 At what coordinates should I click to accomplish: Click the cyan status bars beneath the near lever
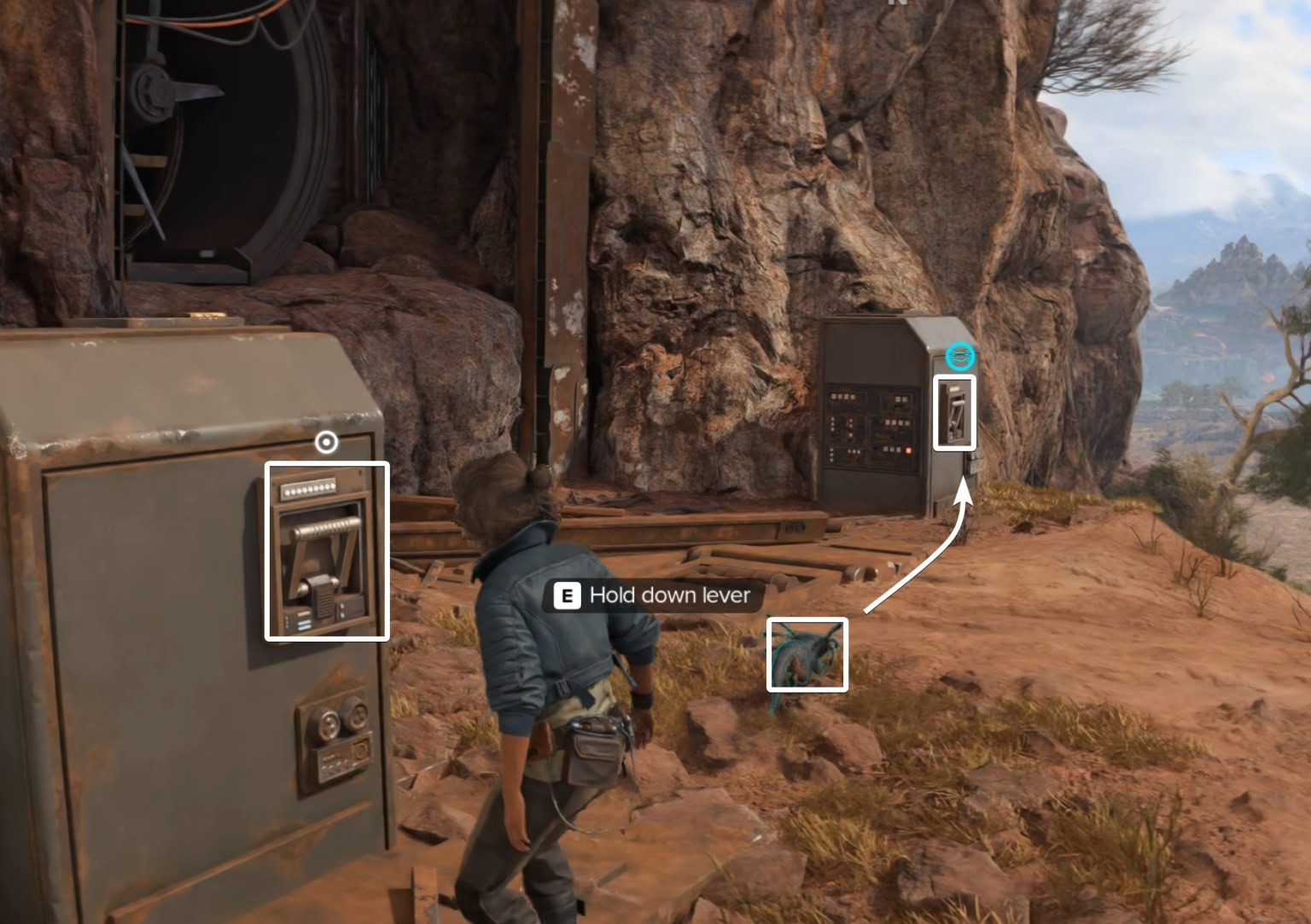coord(304,623)
